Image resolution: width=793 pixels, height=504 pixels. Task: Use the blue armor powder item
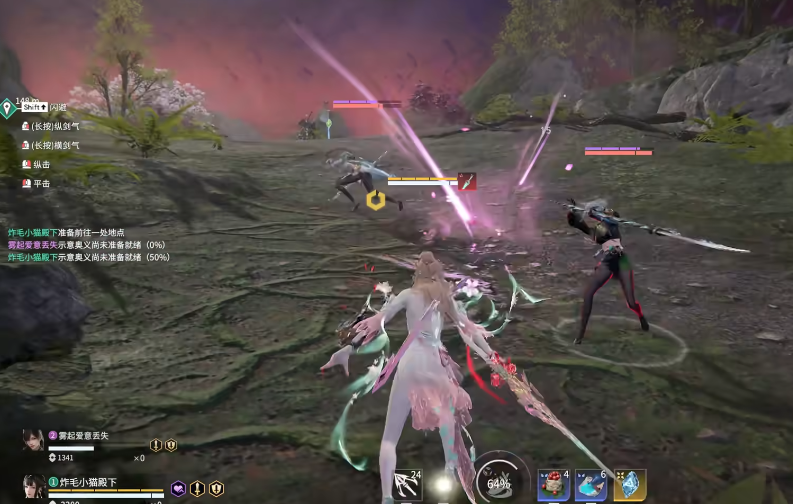(591, 485)
